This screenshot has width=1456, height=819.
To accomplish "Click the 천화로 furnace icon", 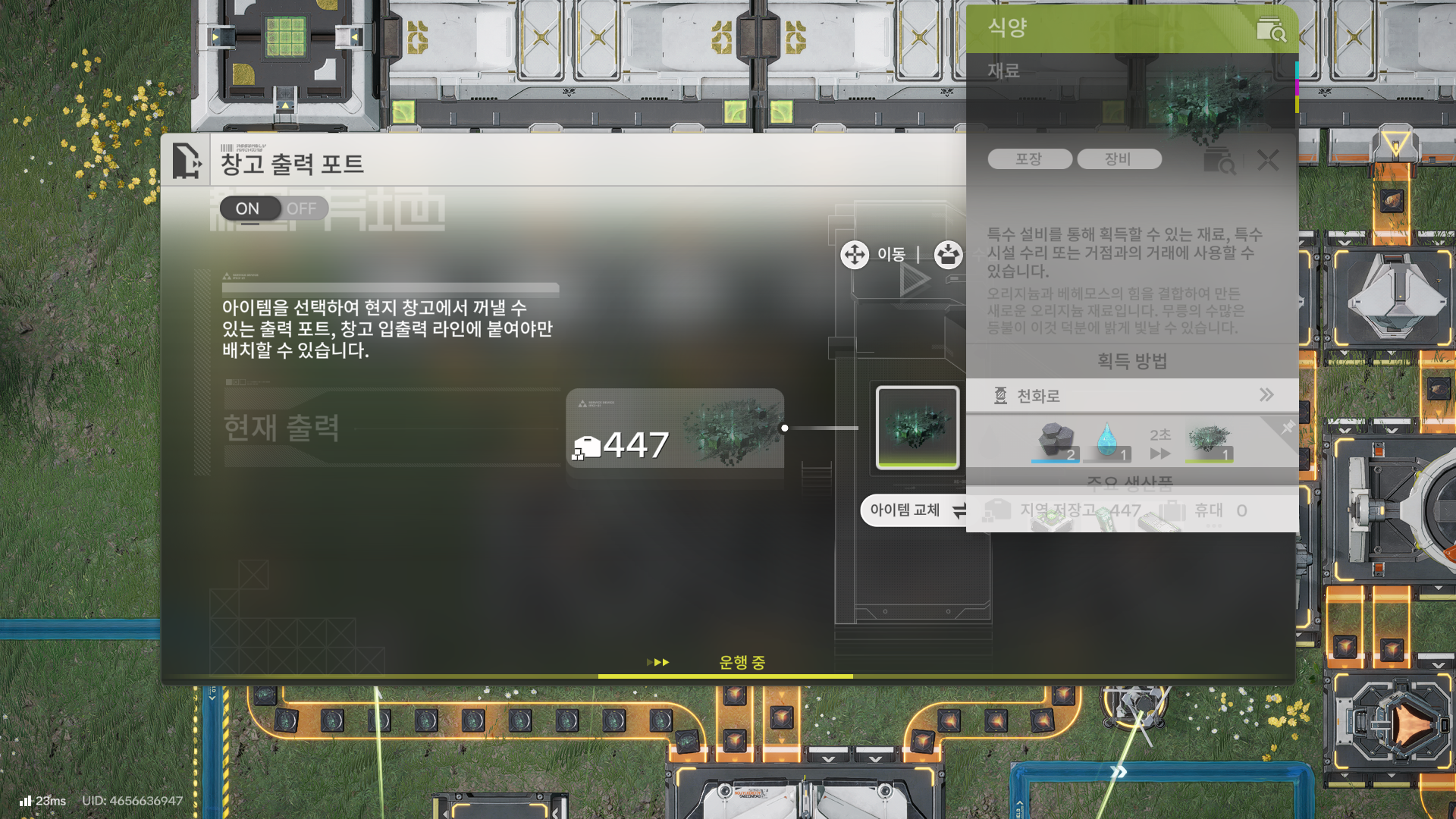I will tap(999, 395).
